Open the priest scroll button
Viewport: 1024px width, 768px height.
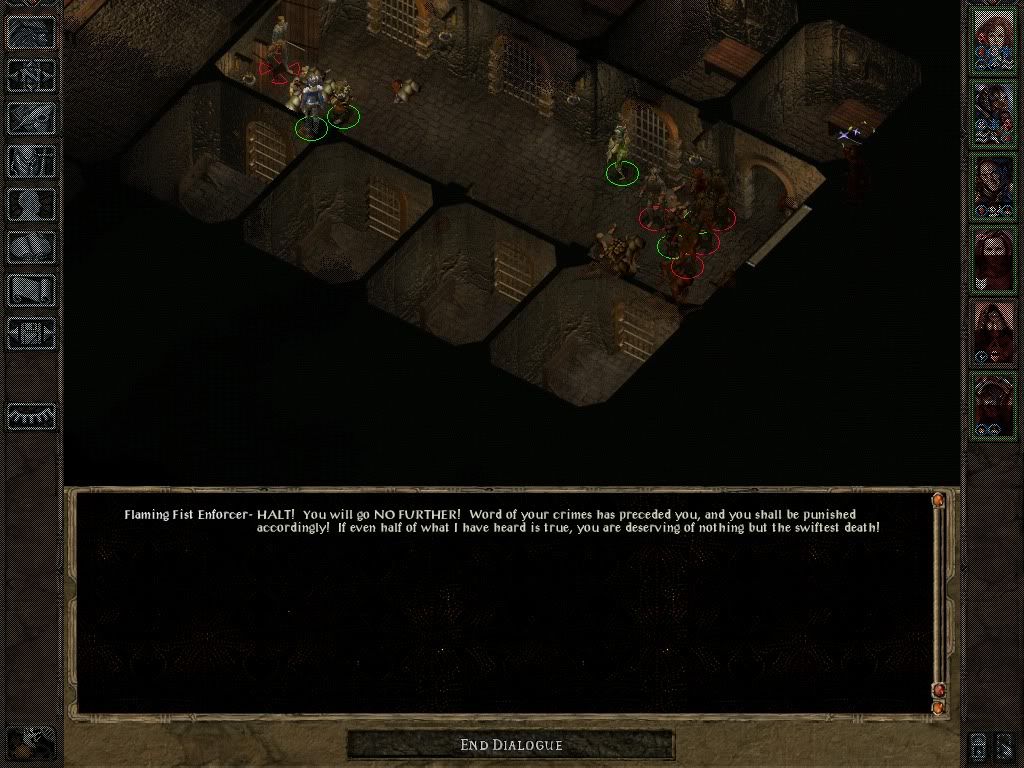(32, 290)
